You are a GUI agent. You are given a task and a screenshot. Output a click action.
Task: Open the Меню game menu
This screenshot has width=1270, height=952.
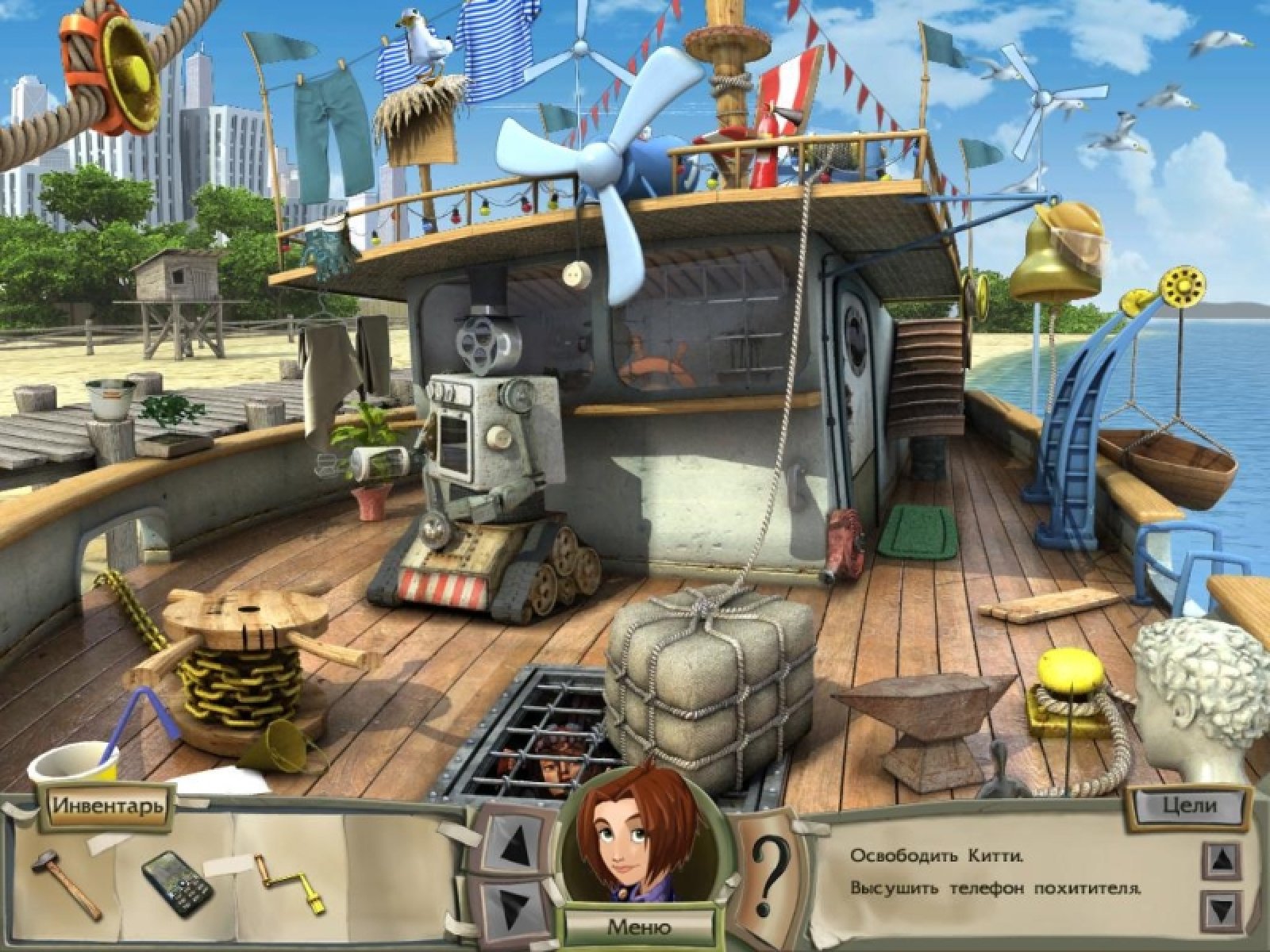click(x=639, y=926)
